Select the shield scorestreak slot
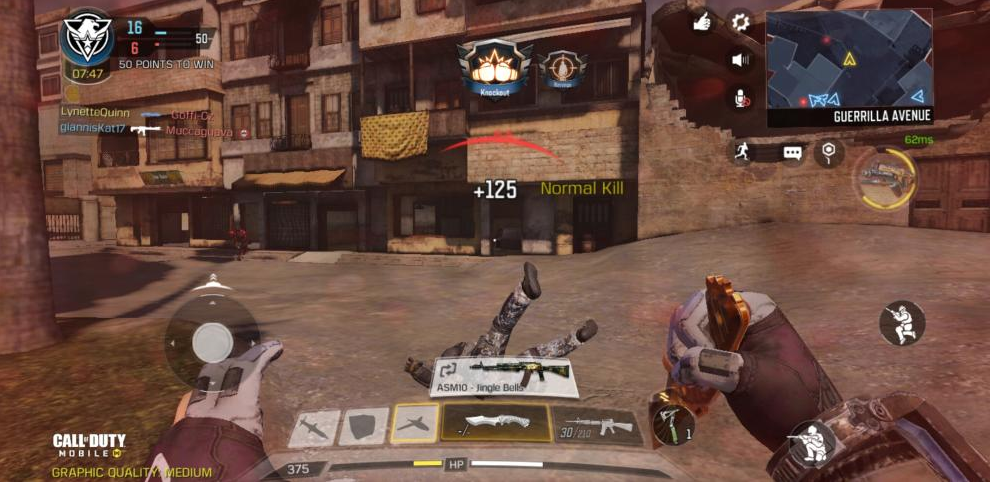The height and width of the screenshot is (482, 990). [363, 426]
